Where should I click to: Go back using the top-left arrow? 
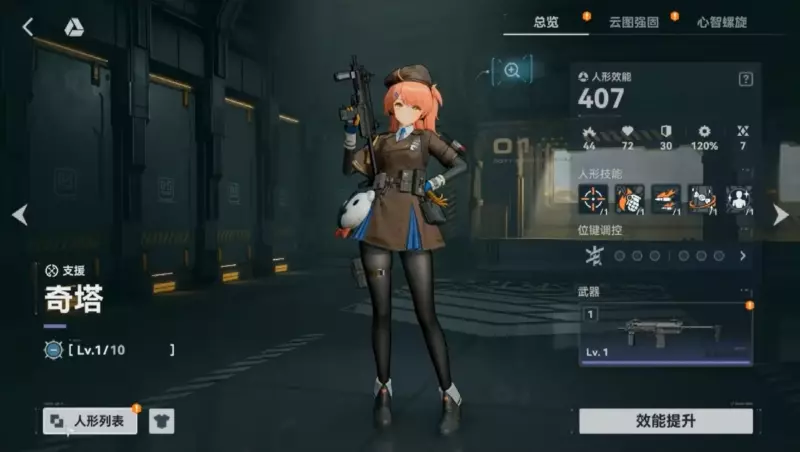(x=28, y=27)
